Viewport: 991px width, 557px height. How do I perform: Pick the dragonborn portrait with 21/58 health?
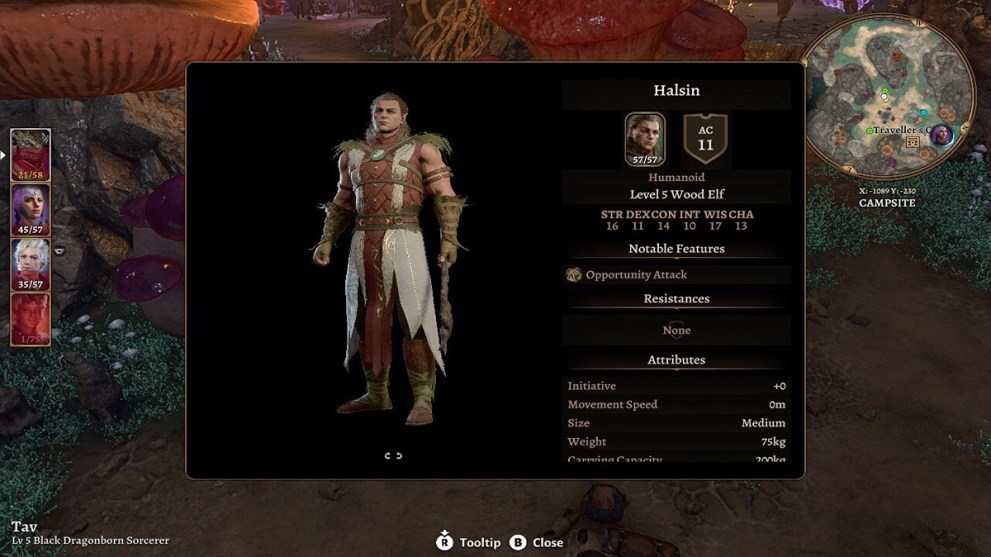[31, 155]
